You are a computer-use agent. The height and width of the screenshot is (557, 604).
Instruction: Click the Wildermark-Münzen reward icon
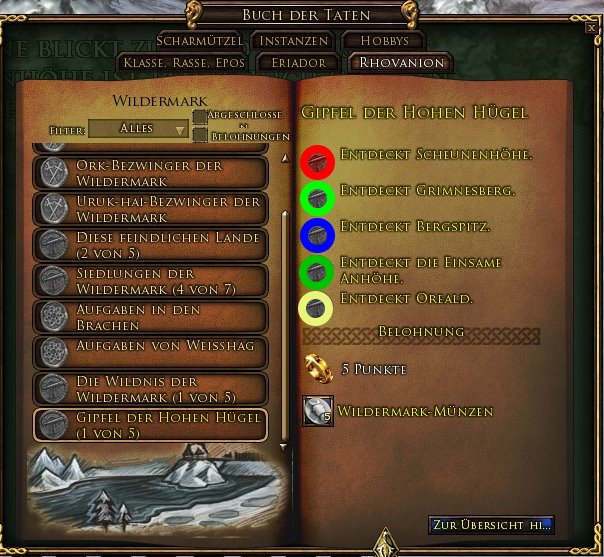(317, 410)
